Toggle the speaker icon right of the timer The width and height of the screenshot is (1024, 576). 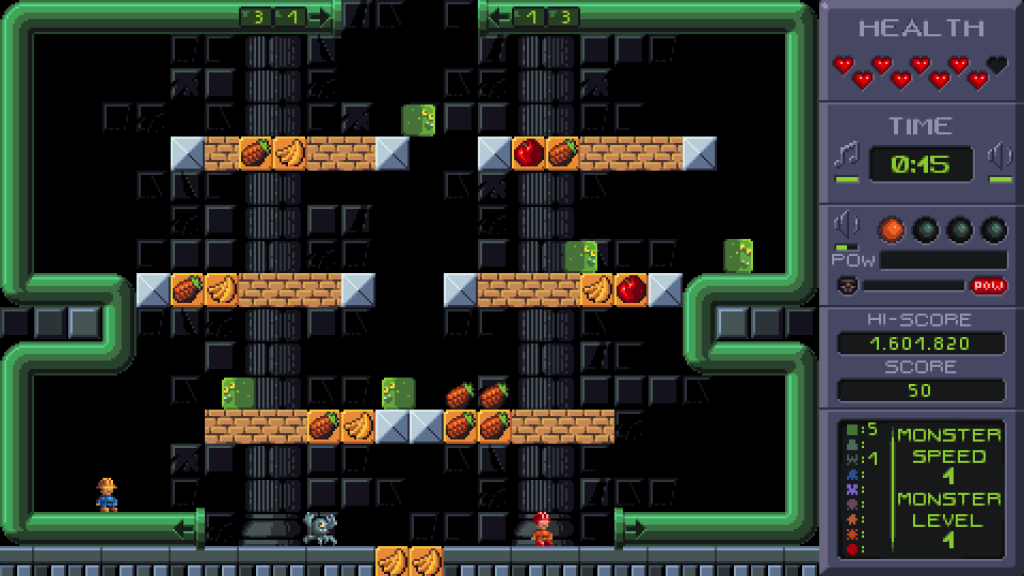(999, 157)
